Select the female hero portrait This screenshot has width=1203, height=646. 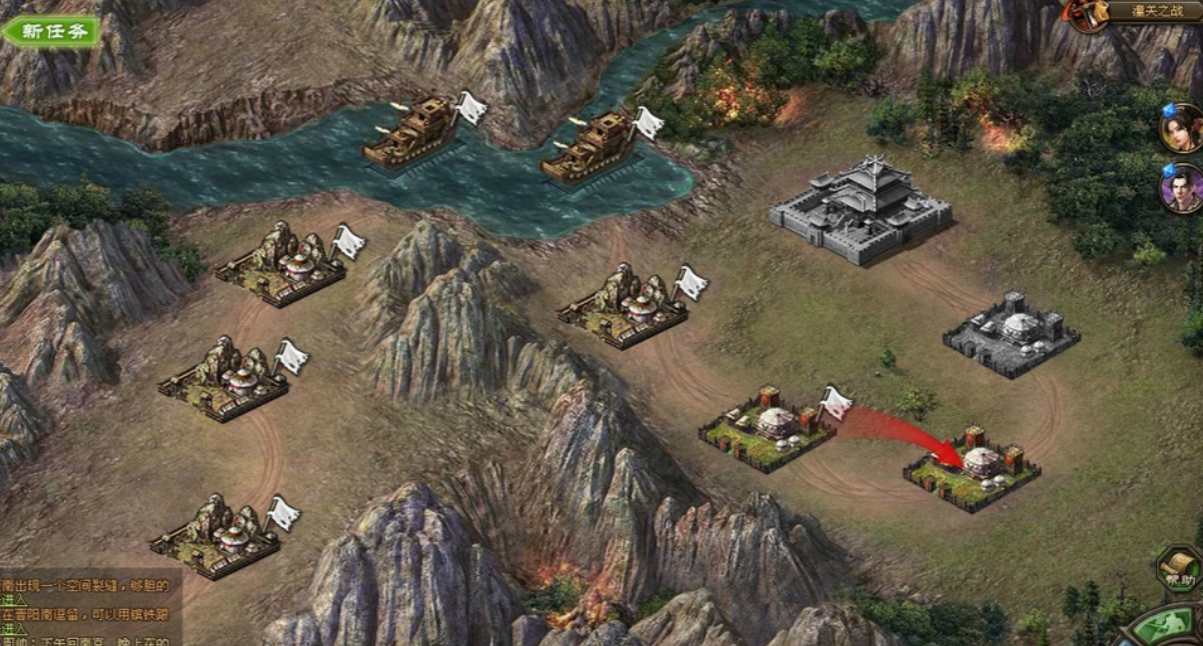click(x=1181, y=129)
